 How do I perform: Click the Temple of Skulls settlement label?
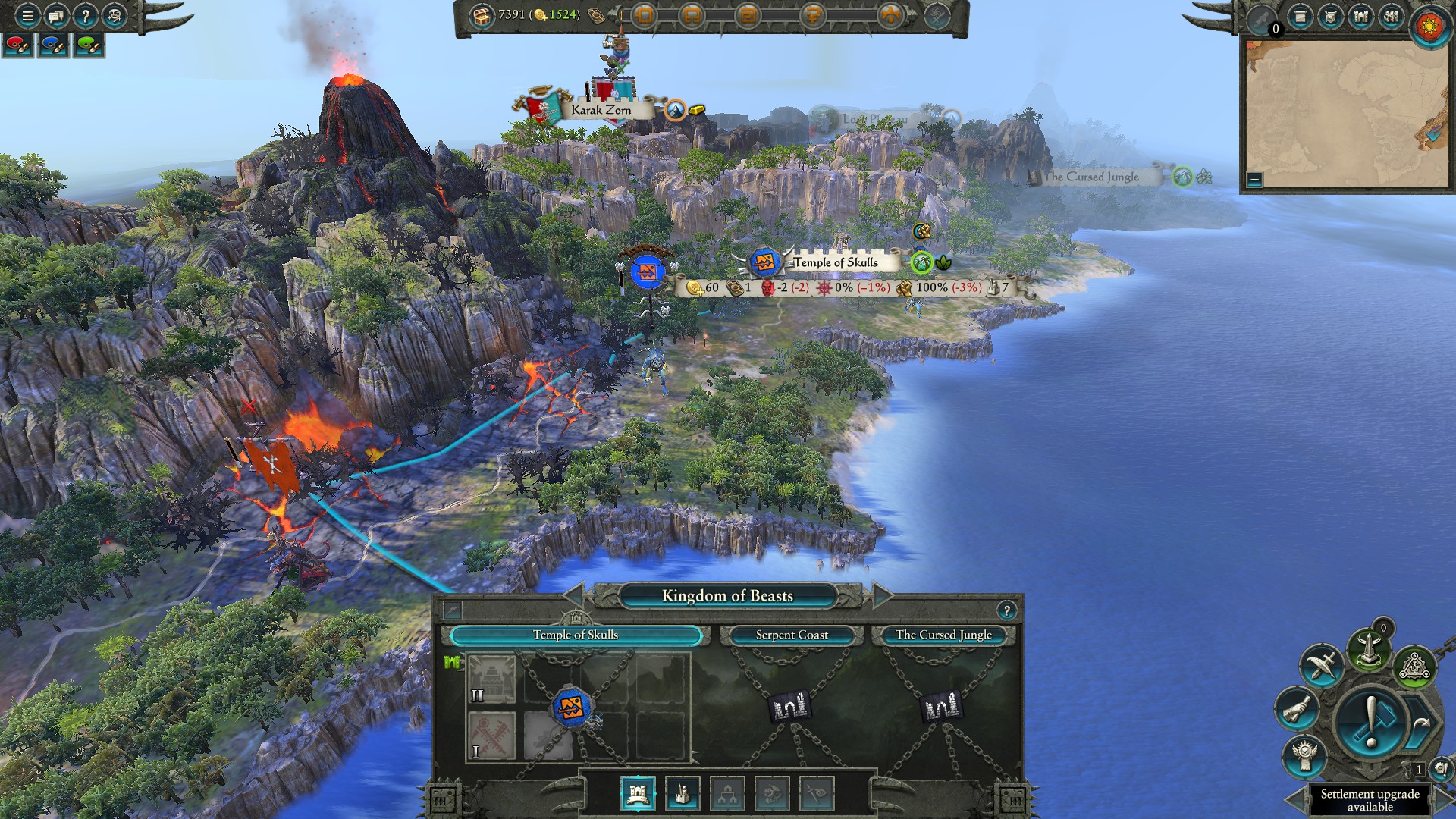coord(835,262)
